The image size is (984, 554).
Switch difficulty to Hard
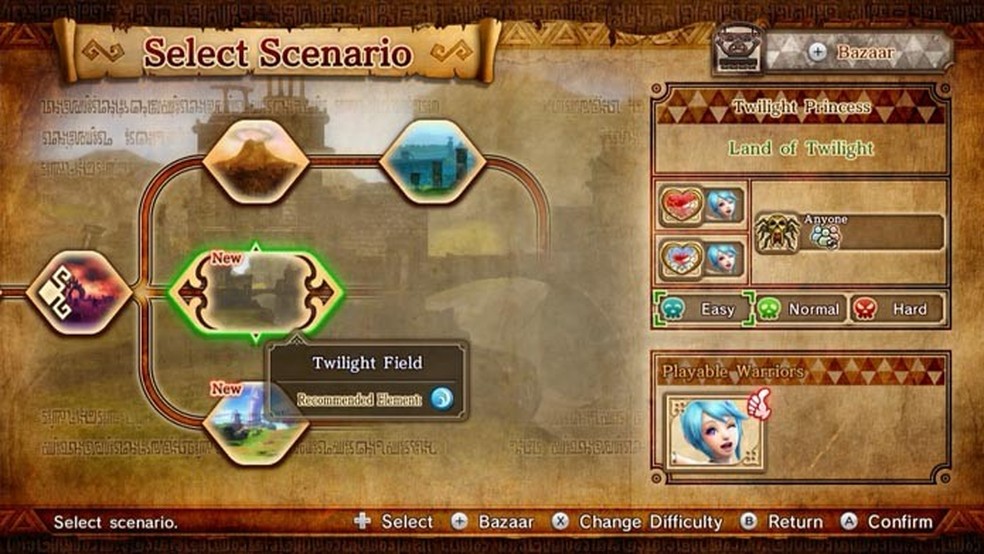point(897,309)
